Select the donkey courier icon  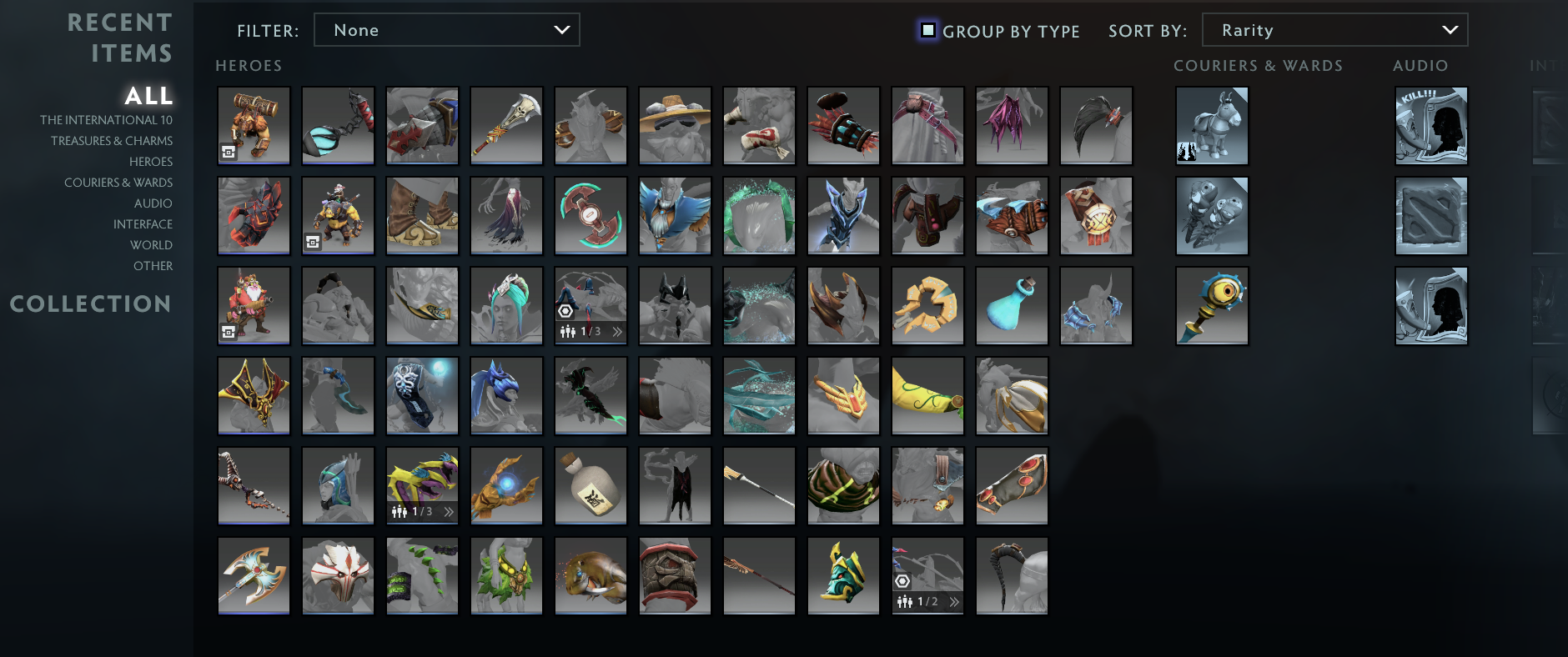[1211, 126]
